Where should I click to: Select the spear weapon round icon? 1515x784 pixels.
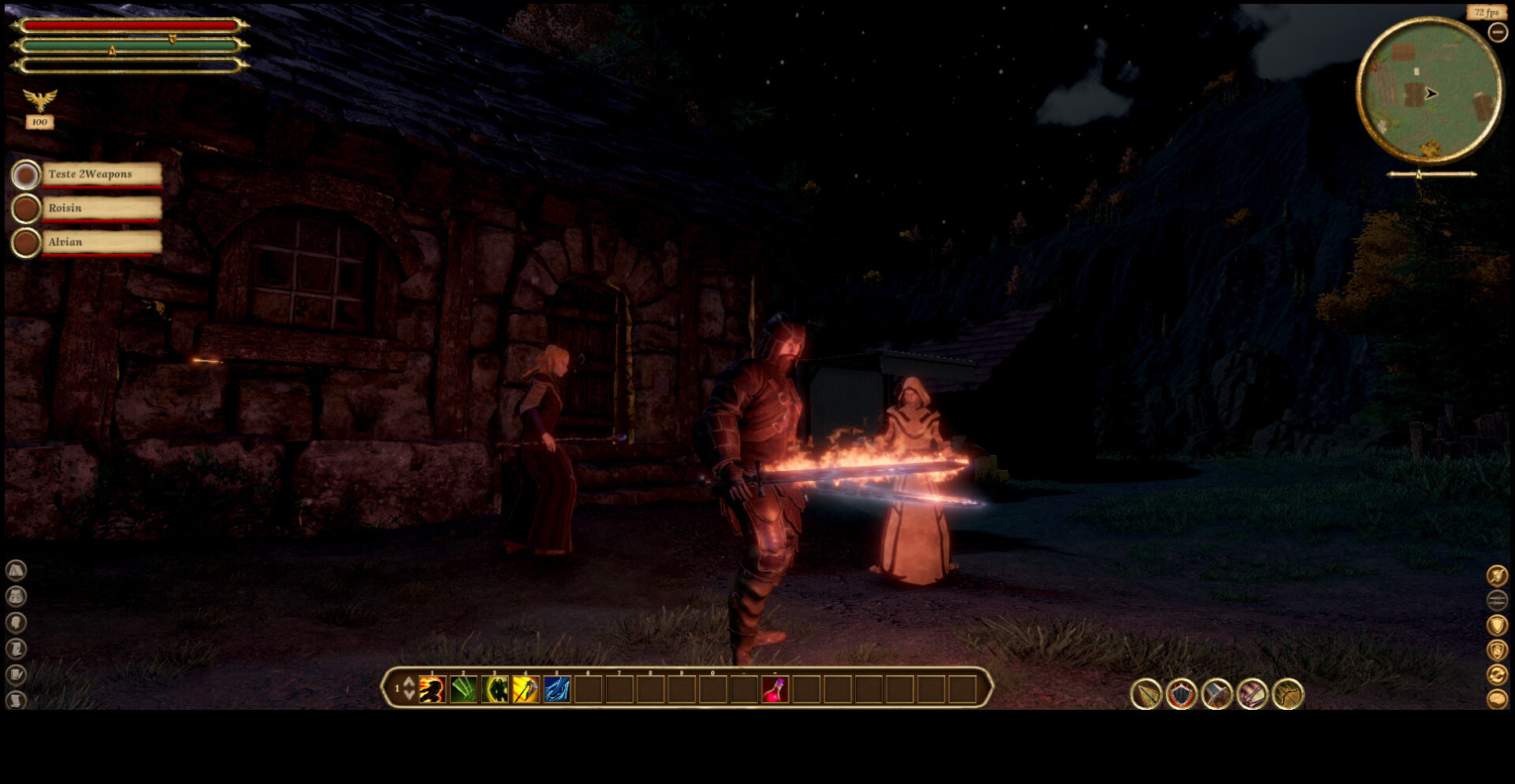(x=1146, y=695)
